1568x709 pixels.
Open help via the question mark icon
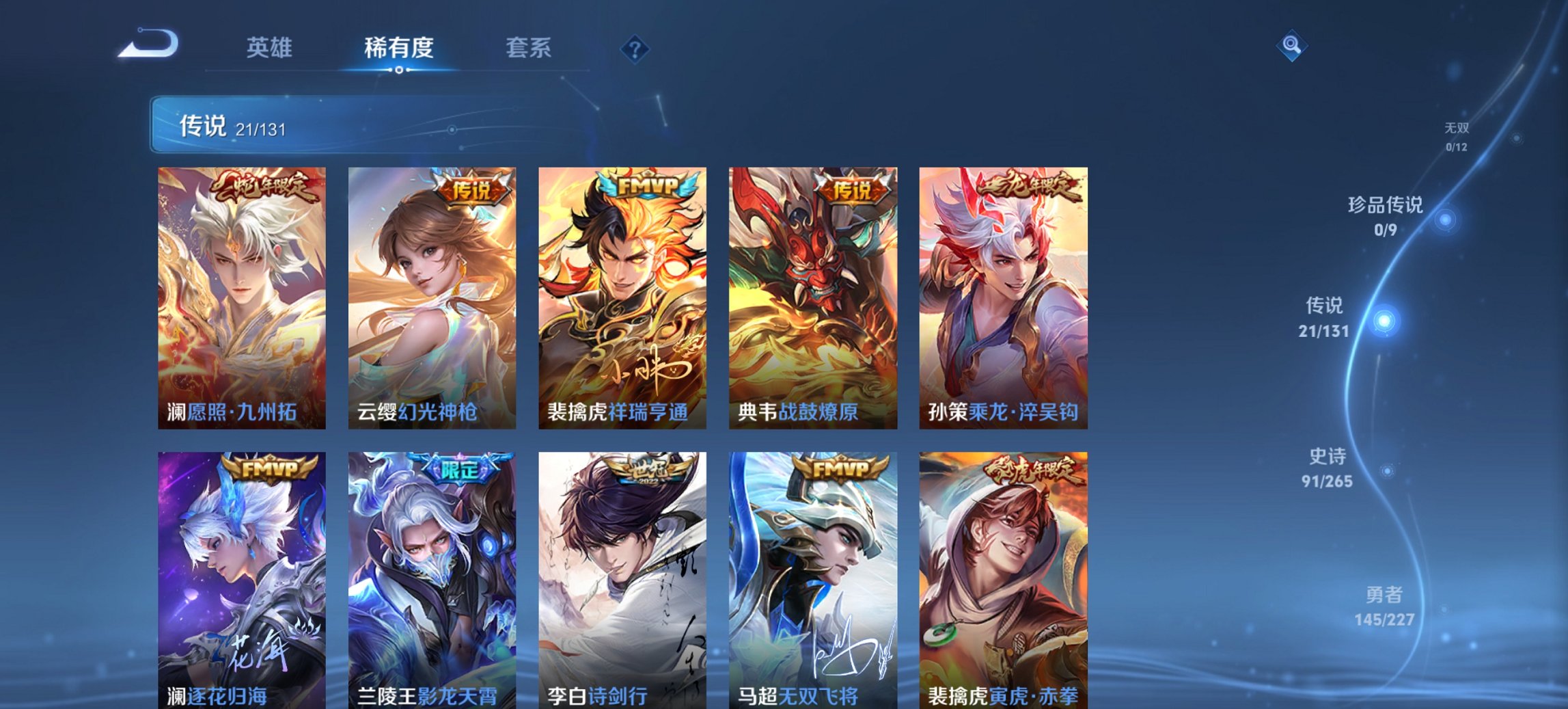tap(635, 48)
